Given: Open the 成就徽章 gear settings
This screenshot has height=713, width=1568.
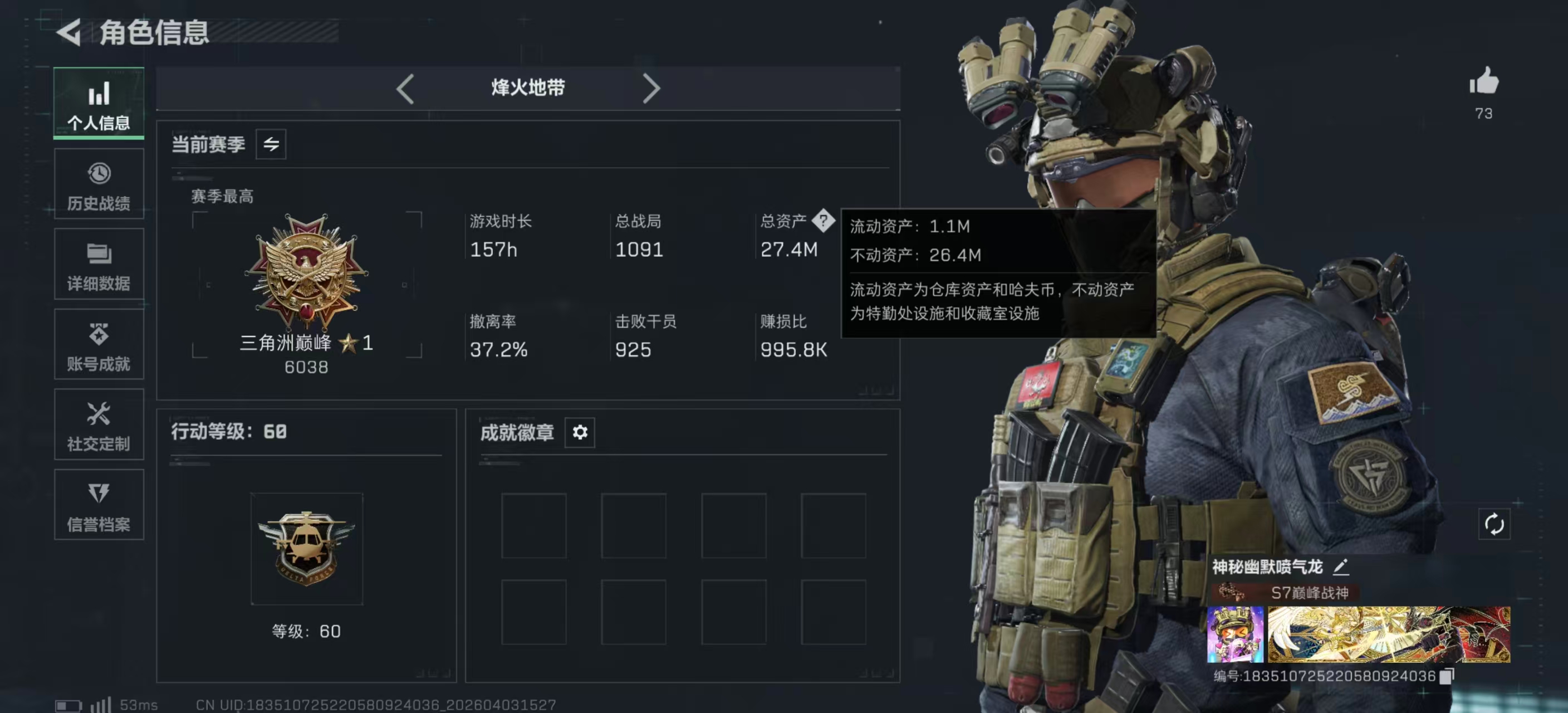Looking at the screenshot, I should 580,432.
